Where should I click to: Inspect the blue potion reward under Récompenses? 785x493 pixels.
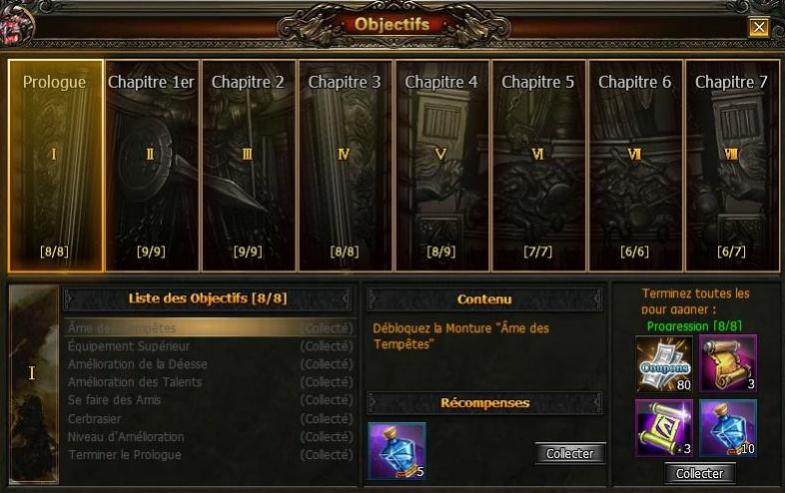coord(397,450)
